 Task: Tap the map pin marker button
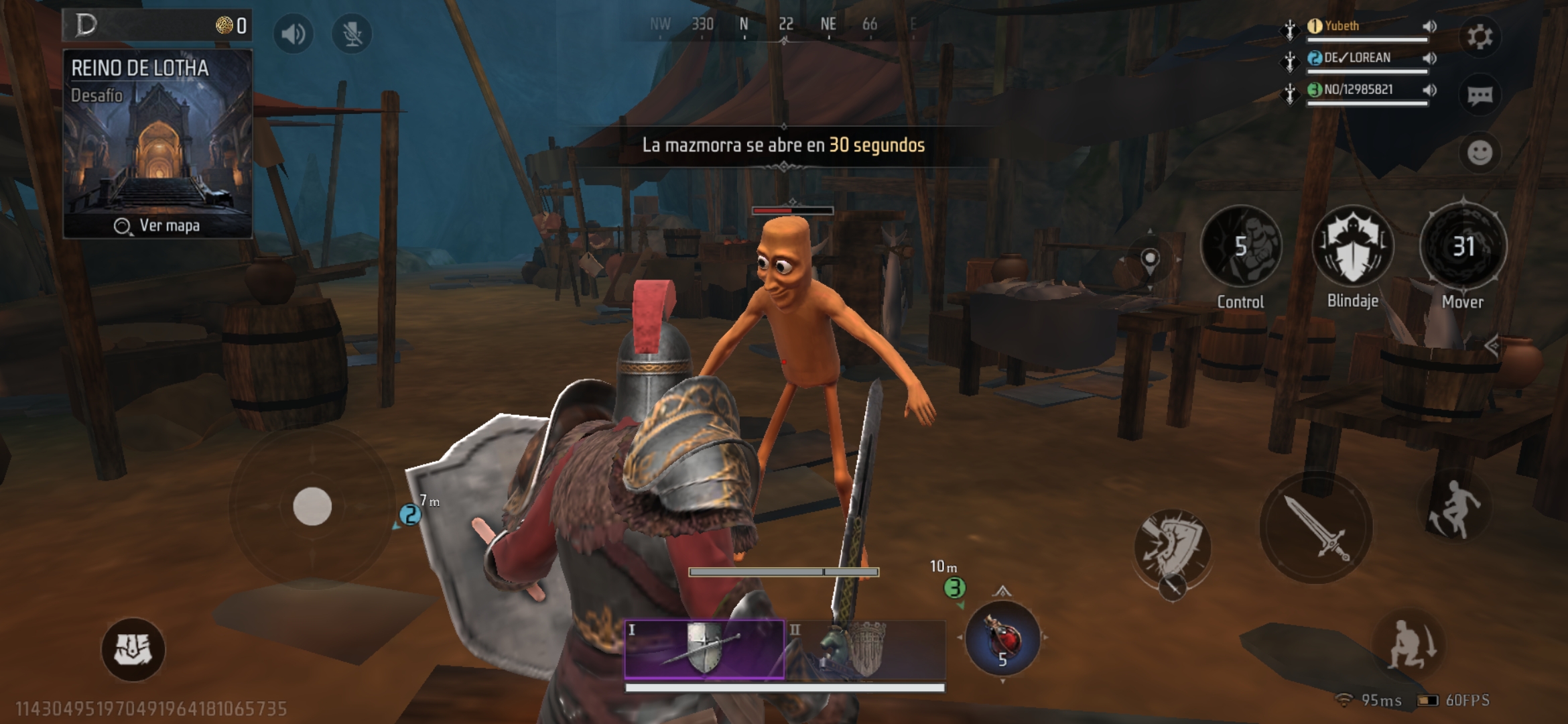point(1150,260)
